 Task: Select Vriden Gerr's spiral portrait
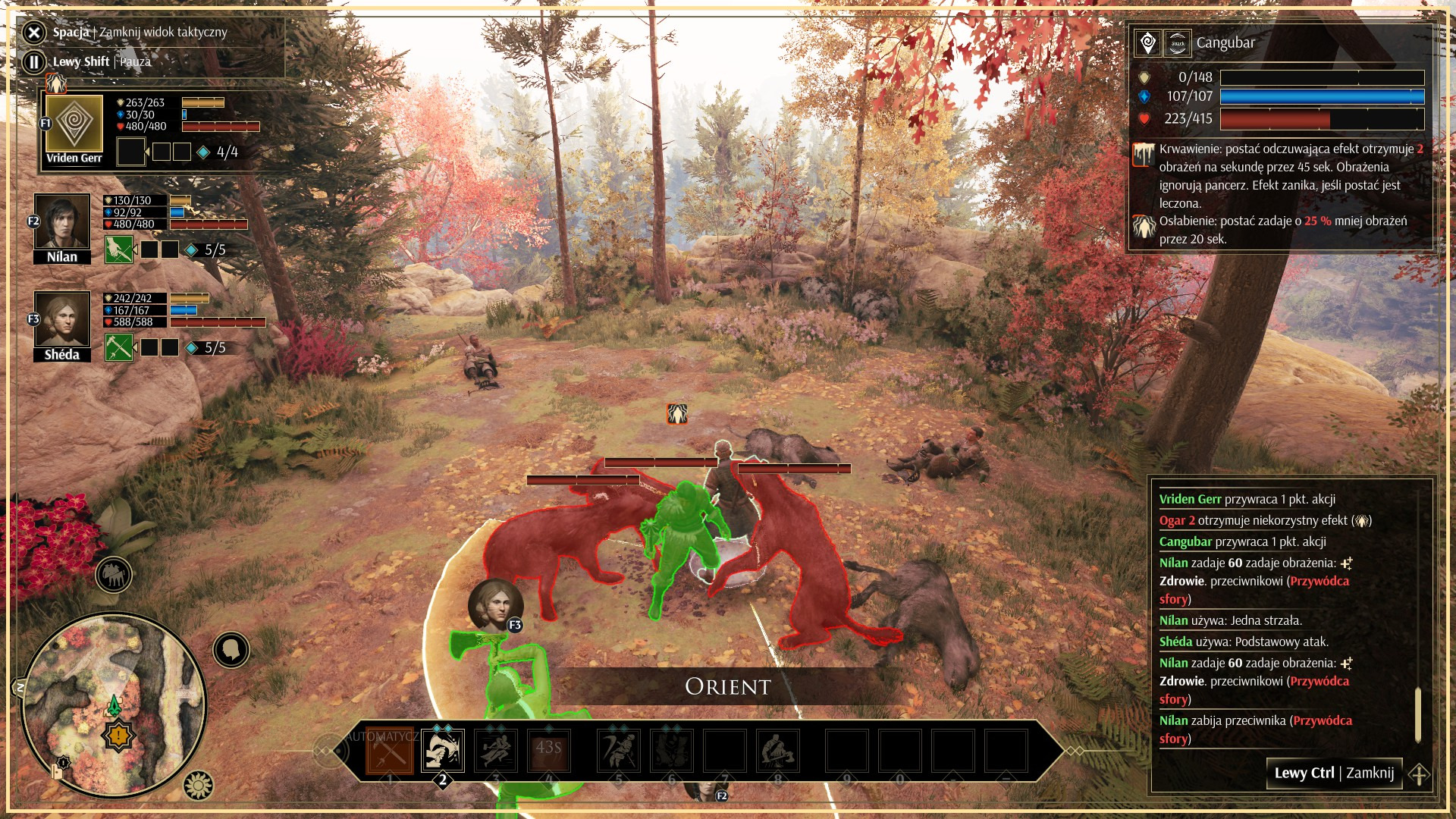[x=74, y=124]
